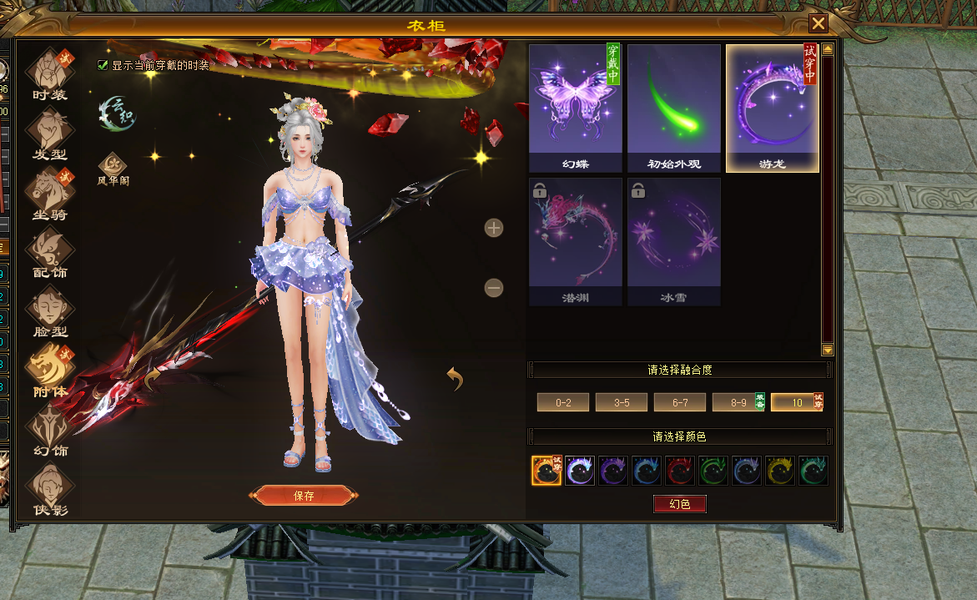
Task: Save the outfit with 保存 button
Action: point(304,495)
